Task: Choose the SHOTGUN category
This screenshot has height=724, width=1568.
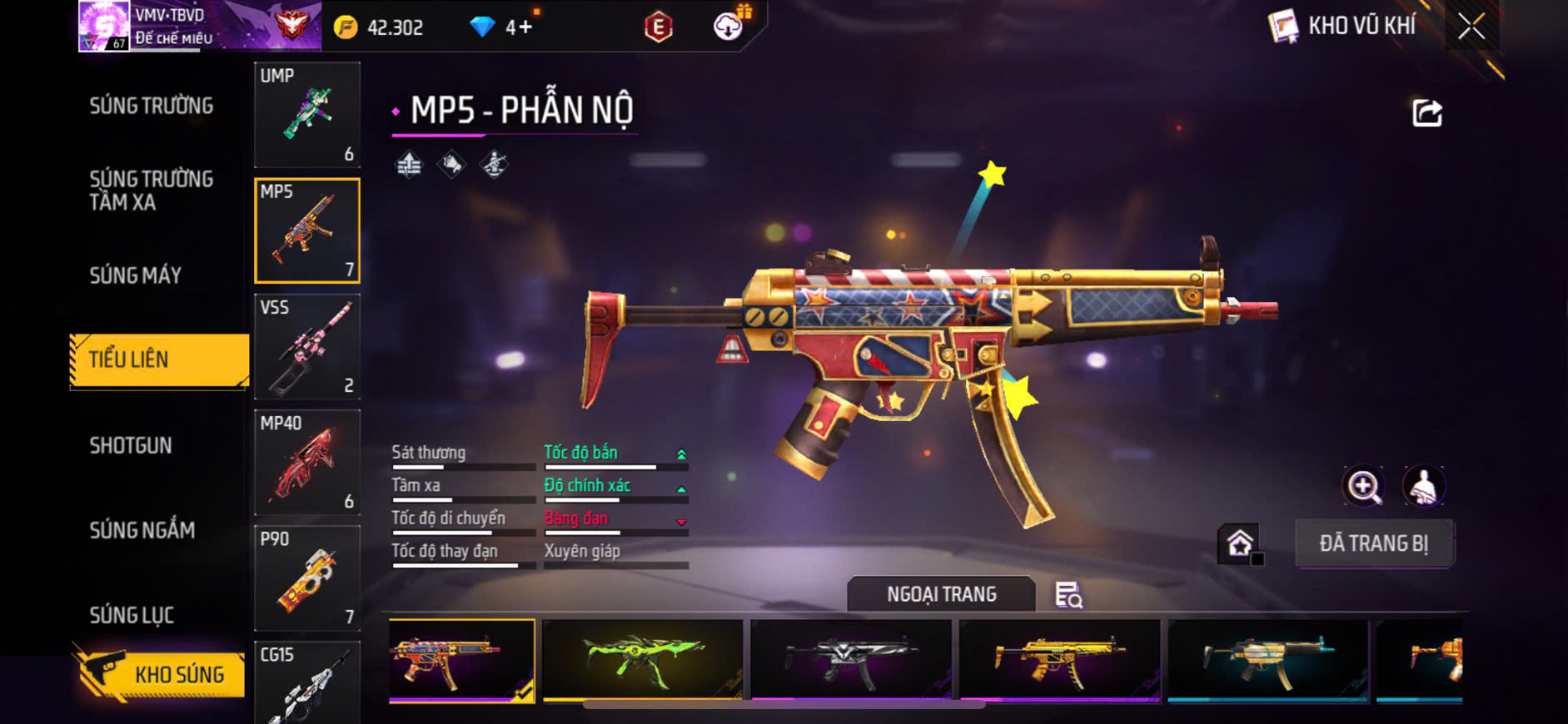Action: (x=131, y=445)
